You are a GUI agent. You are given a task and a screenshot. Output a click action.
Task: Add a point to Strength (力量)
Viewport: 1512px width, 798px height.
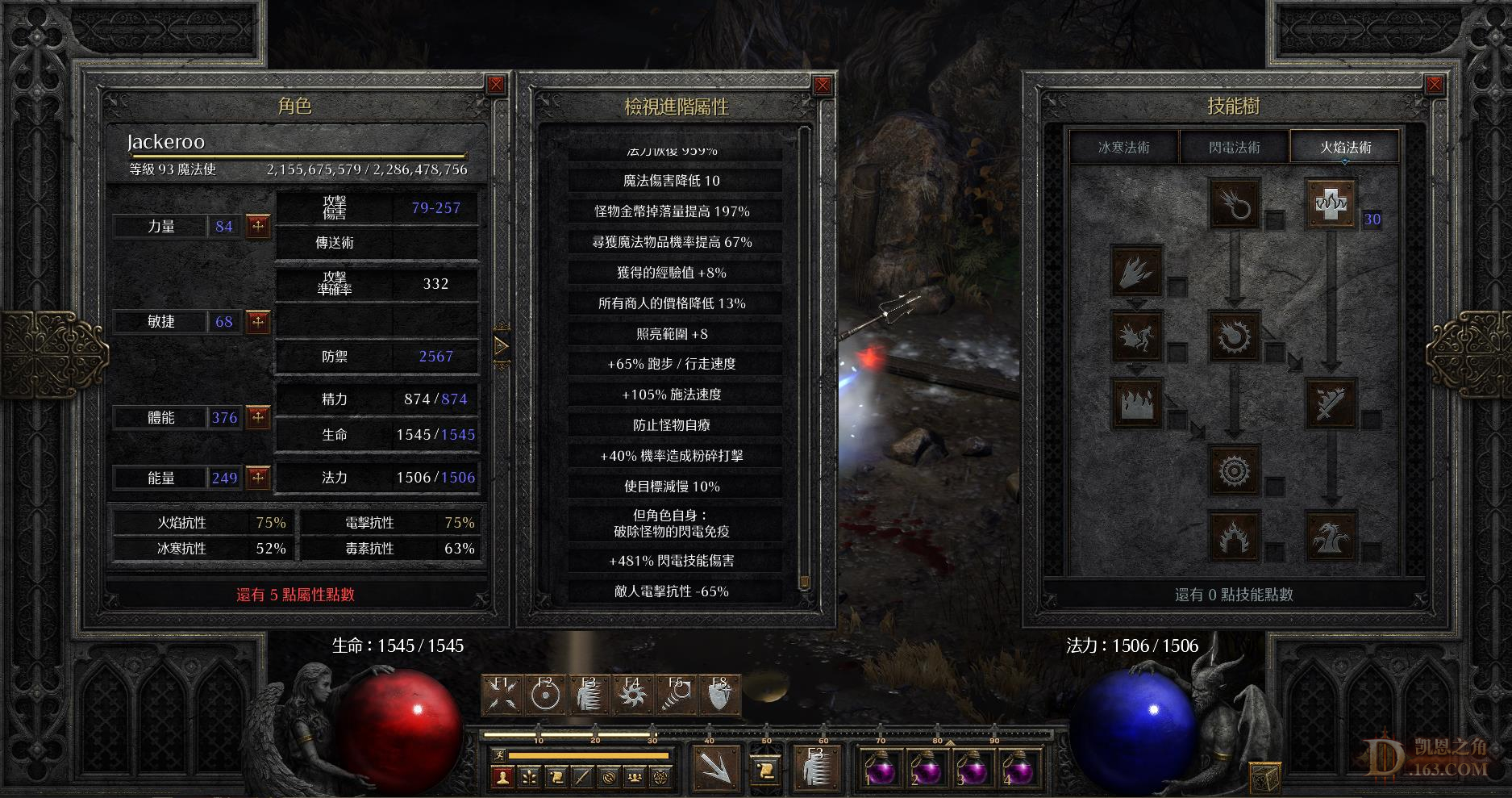(258, 227)
